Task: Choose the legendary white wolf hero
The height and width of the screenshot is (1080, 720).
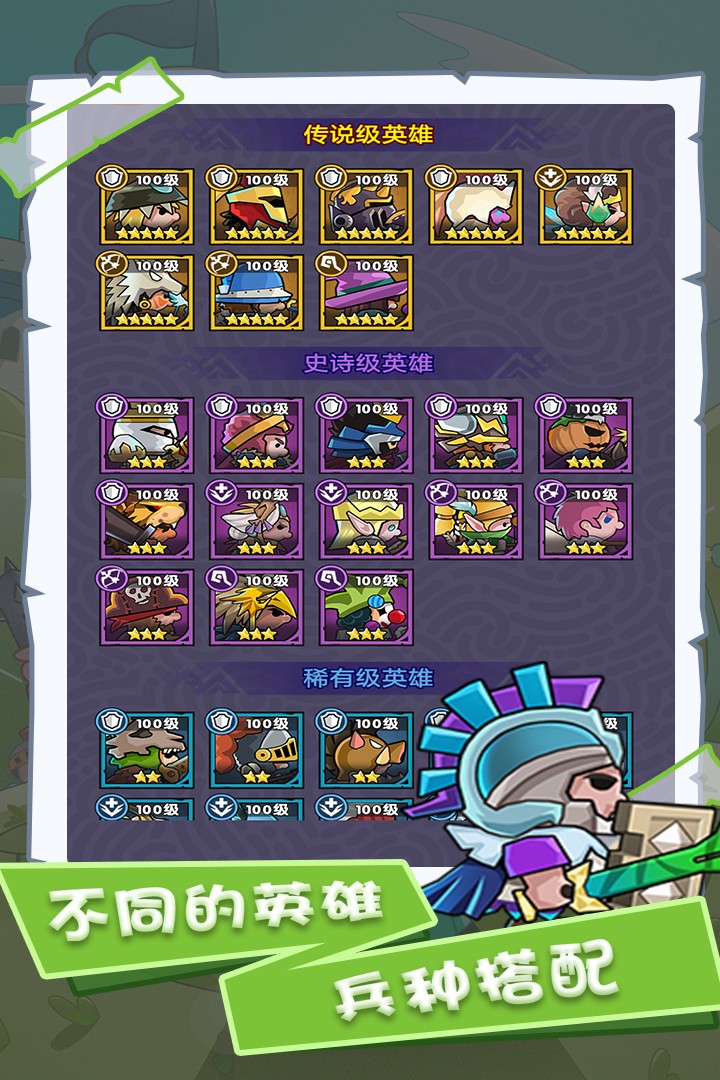Action: coord(146,292)
